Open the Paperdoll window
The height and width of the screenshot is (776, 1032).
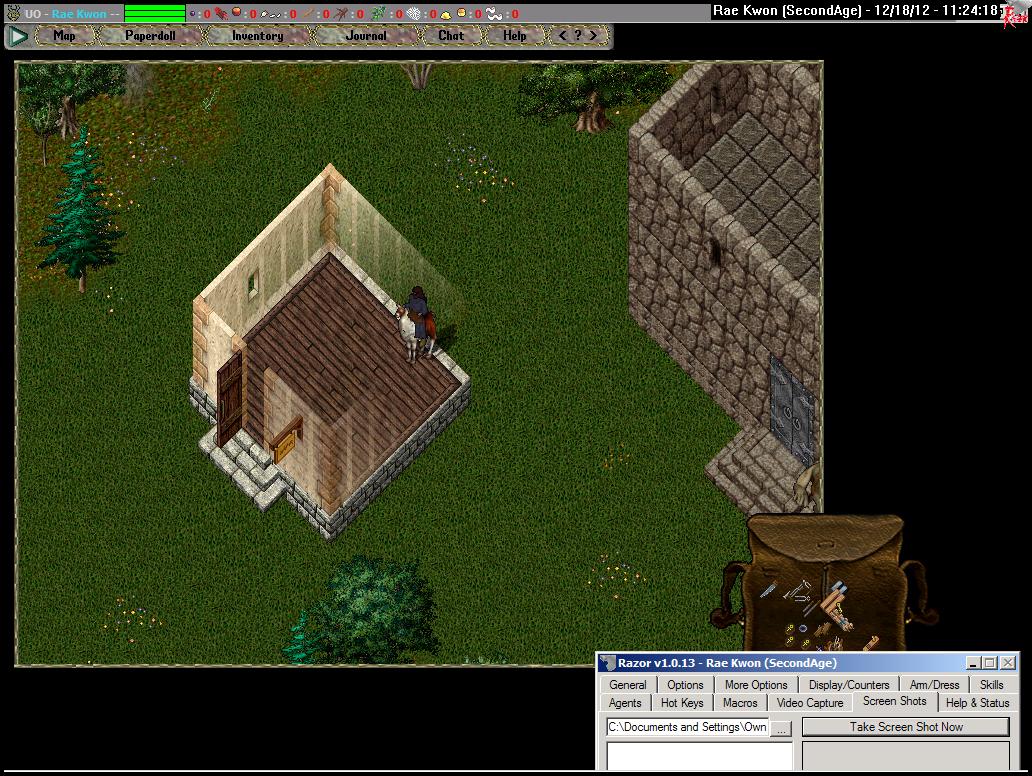[x=150, y=36]
